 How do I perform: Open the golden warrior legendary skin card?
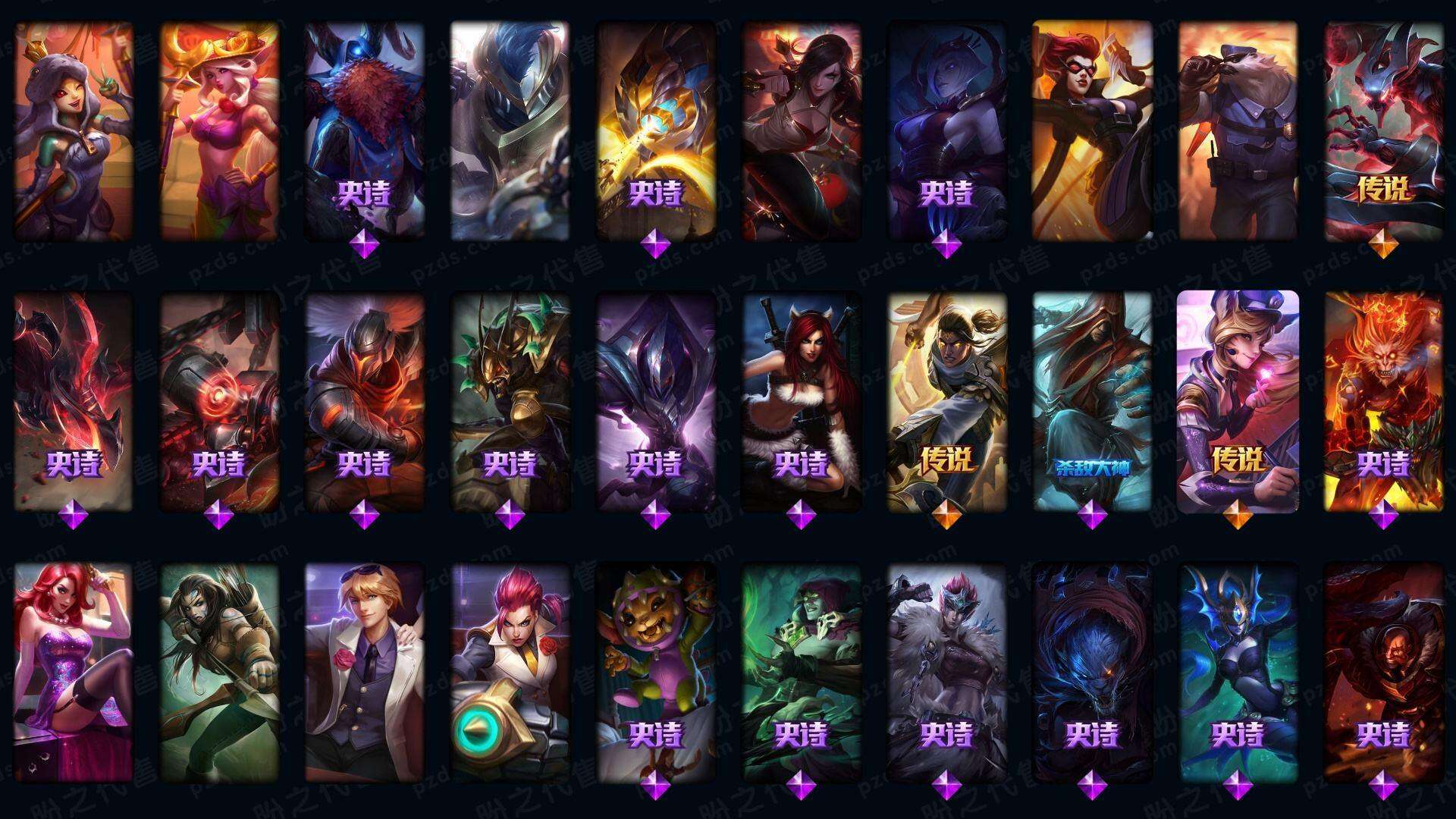[946, 402]
